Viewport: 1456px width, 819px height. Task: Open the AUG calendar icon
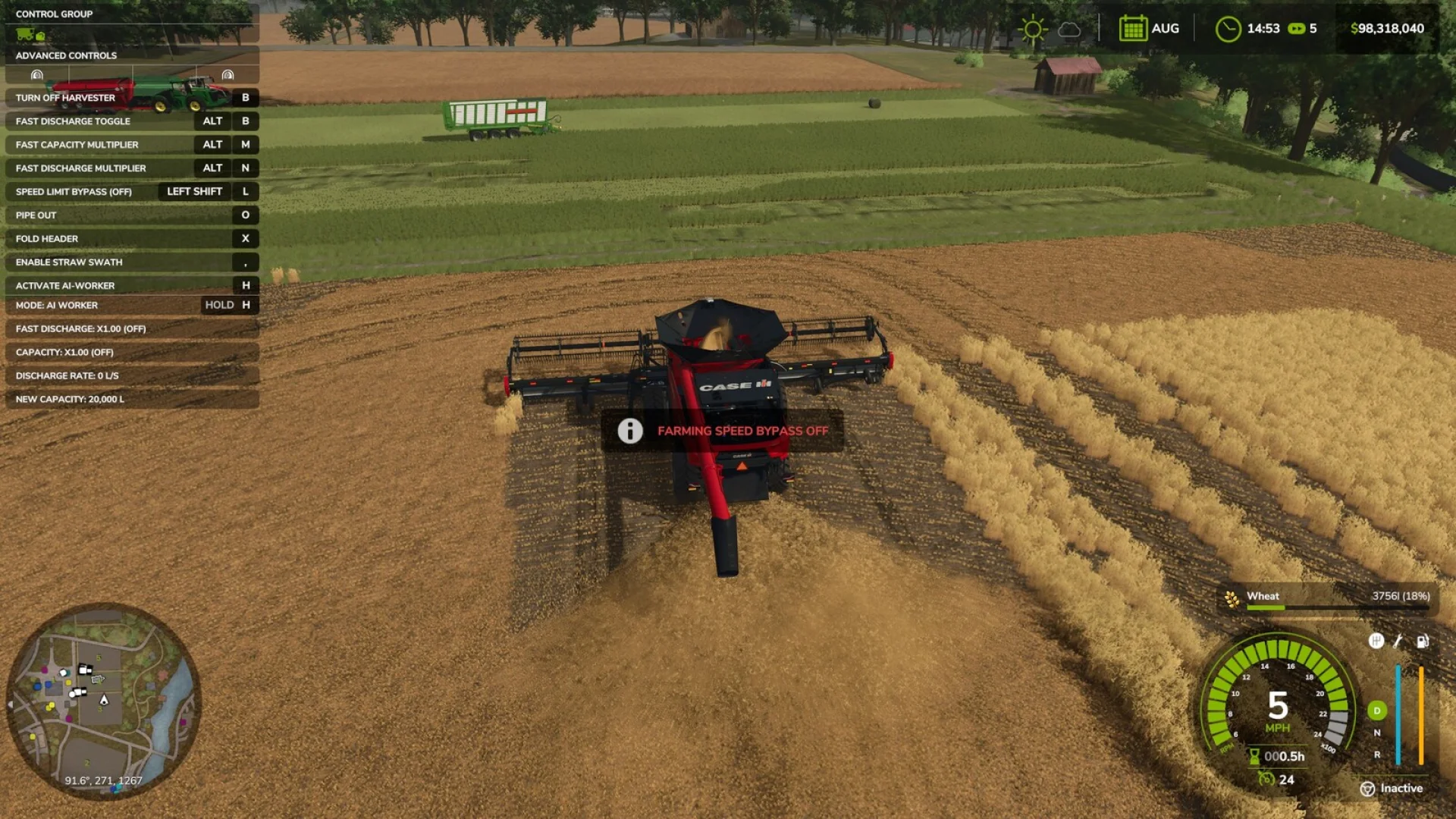point(1132,27)
